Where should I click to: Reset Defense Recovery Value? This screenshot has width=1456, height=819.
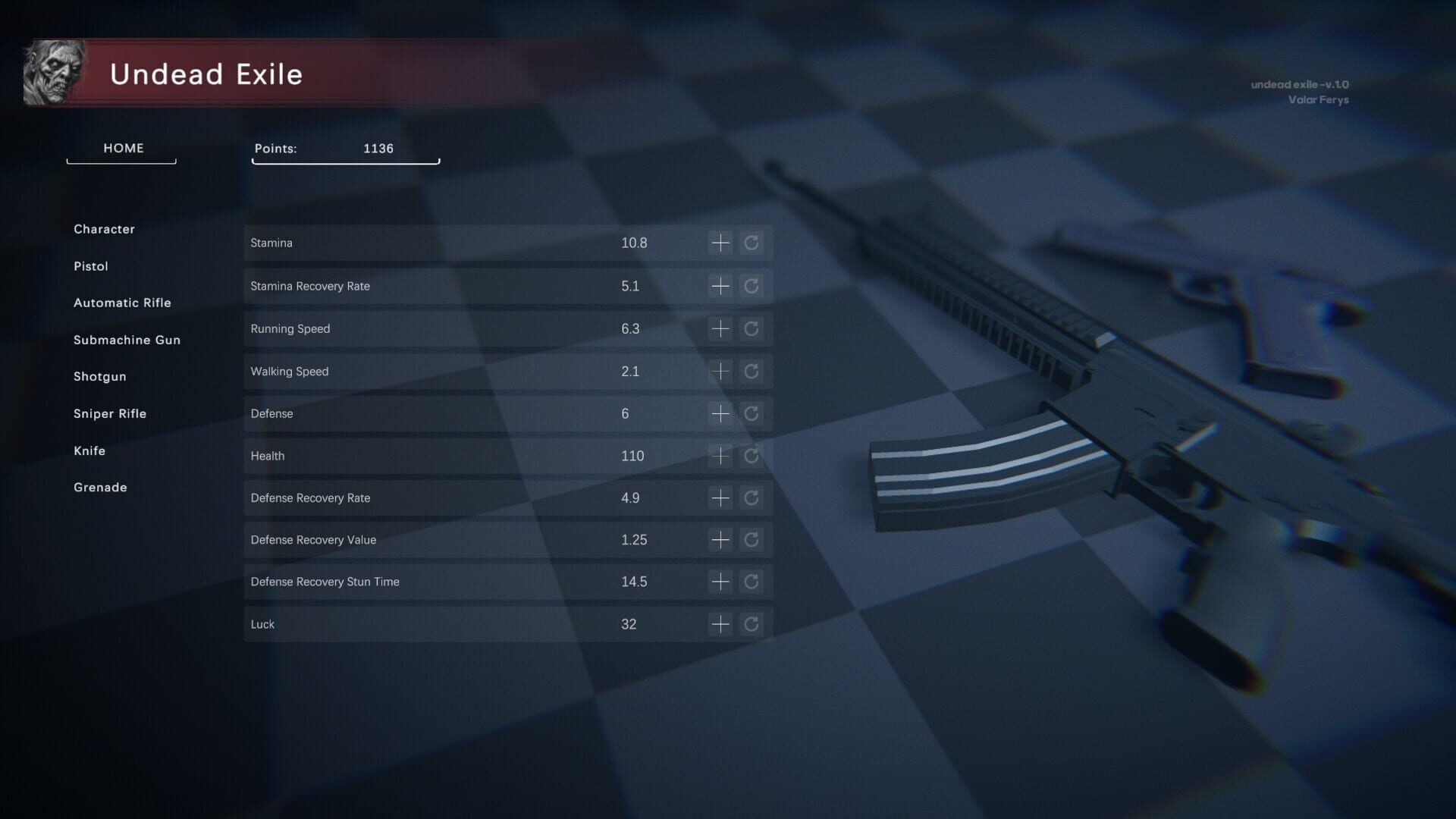click(752, 539)
